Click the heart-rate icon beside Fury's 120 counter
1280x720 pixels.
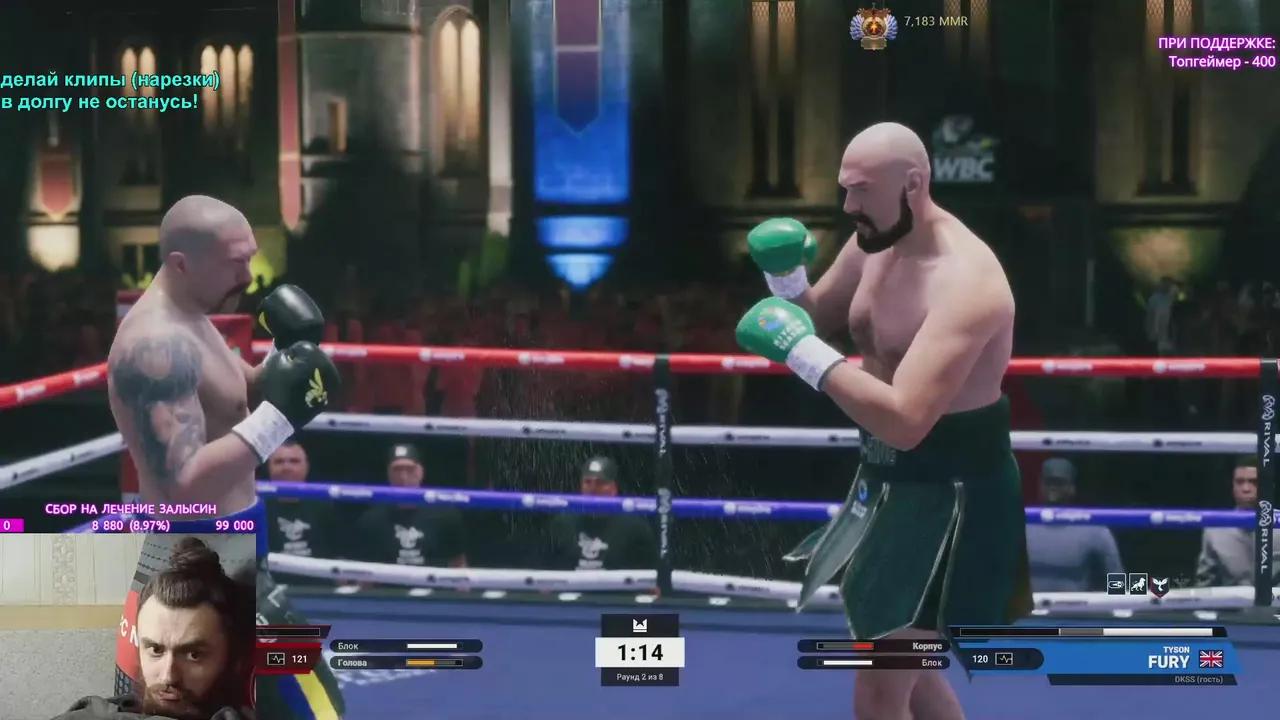(x=1003, y=658)
